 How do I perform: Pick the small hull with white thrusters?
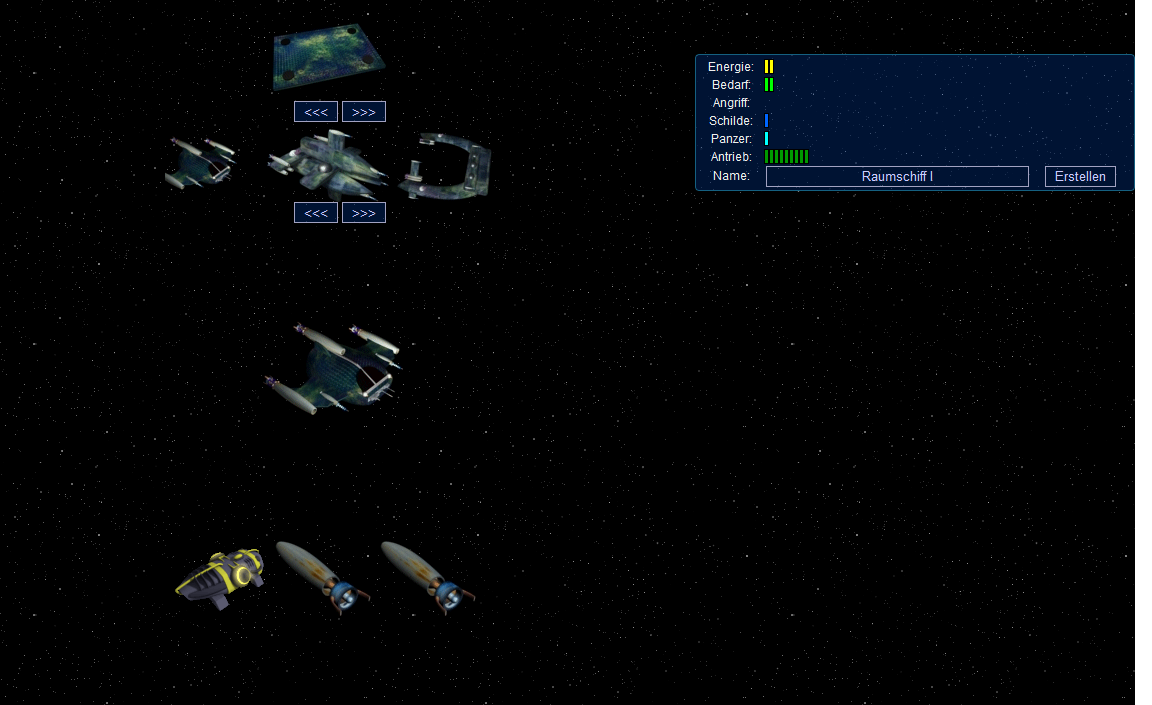(x=201, y=163)
